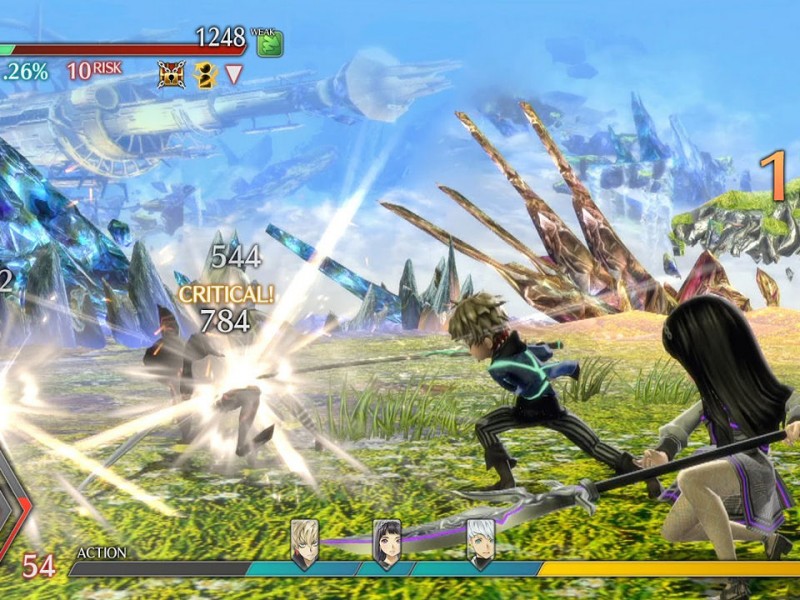Image resolution: width=800 pixels, height=600 pixels.
Task: Click the red downward triangle status marker
Action: point(234,74)
